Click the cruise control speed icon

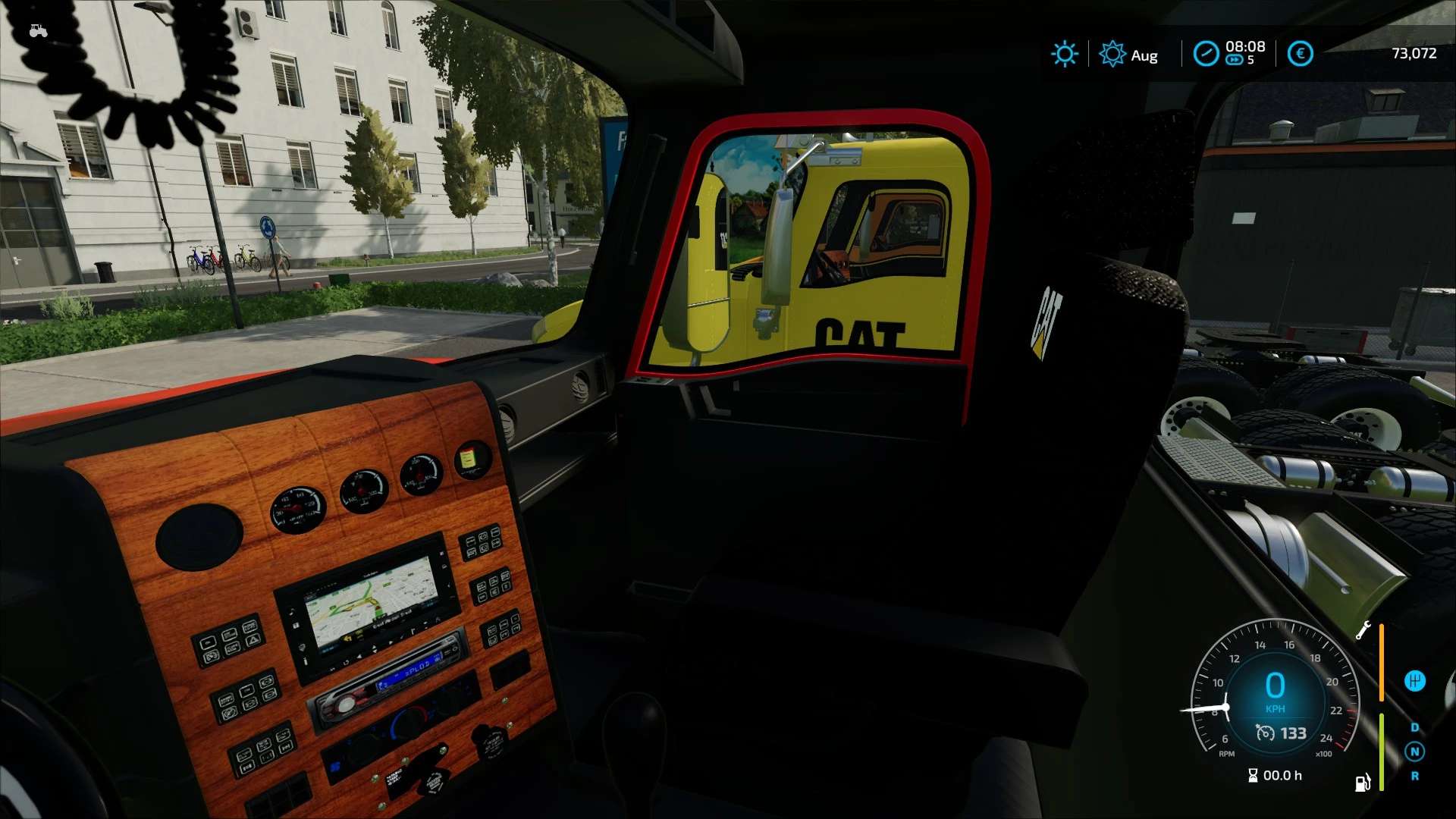[1265, 733]
